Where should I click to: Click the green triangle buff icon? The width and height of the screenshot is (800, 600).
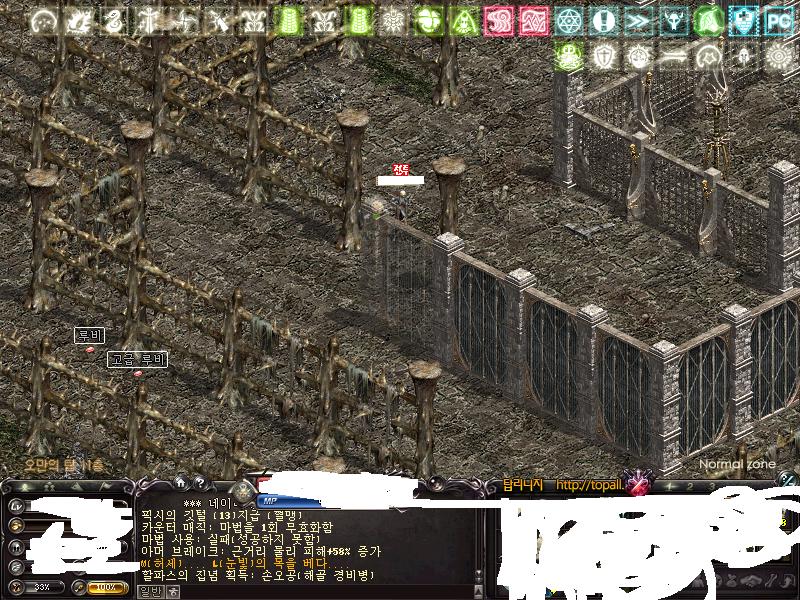point(464,19)
